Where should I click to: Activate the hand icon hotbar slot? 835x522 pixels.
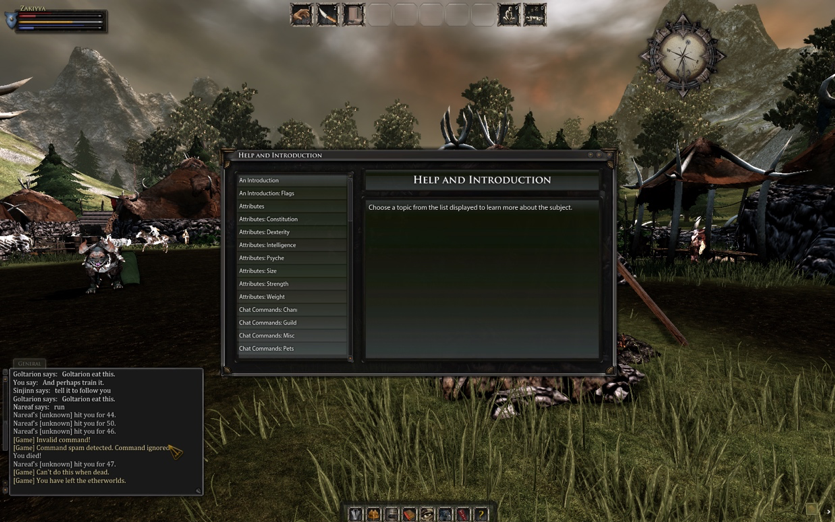click(302, 14)
